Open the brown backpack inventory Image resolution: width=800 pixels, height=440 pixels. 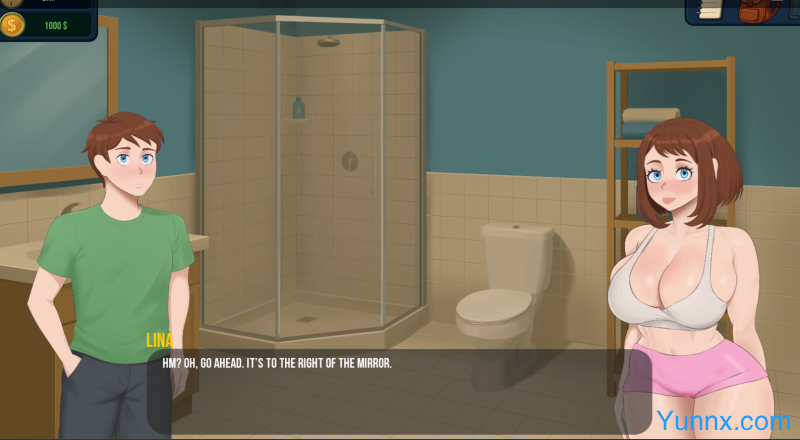[x=752, y=10]
